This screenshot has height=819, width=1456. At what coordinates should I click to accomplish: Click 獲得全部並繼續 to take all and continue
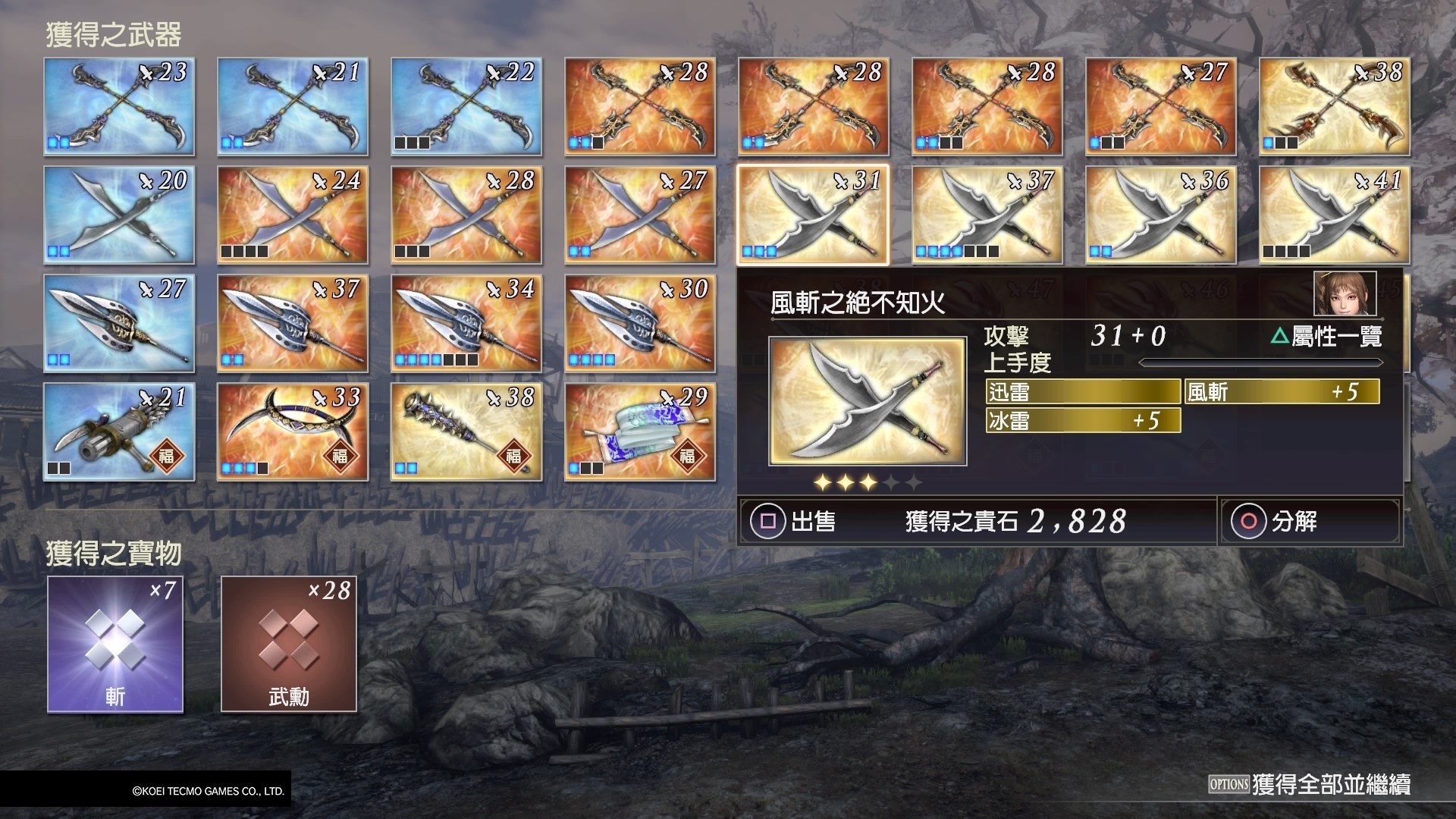1310,784
